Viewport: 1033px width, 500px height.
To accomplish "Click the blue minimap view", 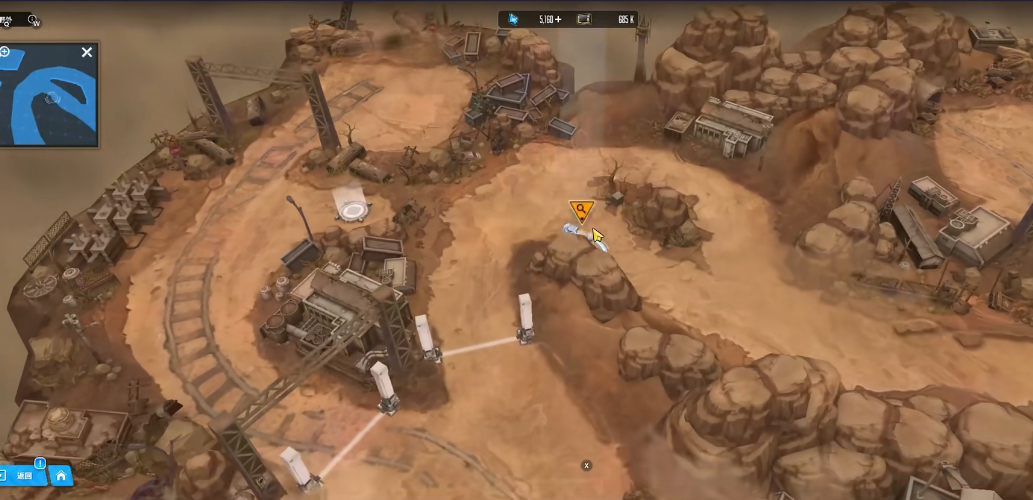I will [48, 99].
